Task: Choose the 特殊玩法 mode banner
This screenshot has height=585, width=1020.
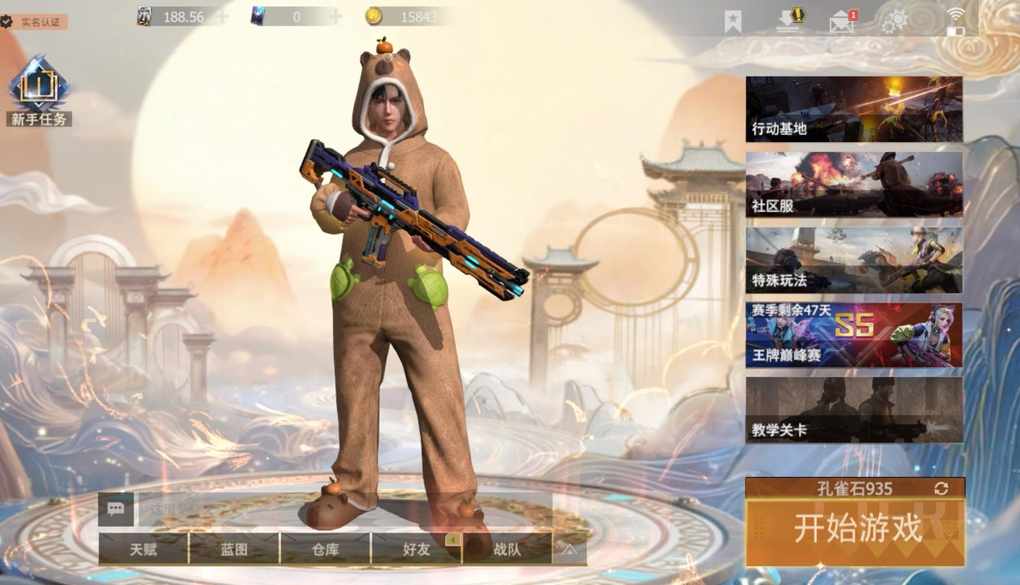Action: tap(854, 260)
